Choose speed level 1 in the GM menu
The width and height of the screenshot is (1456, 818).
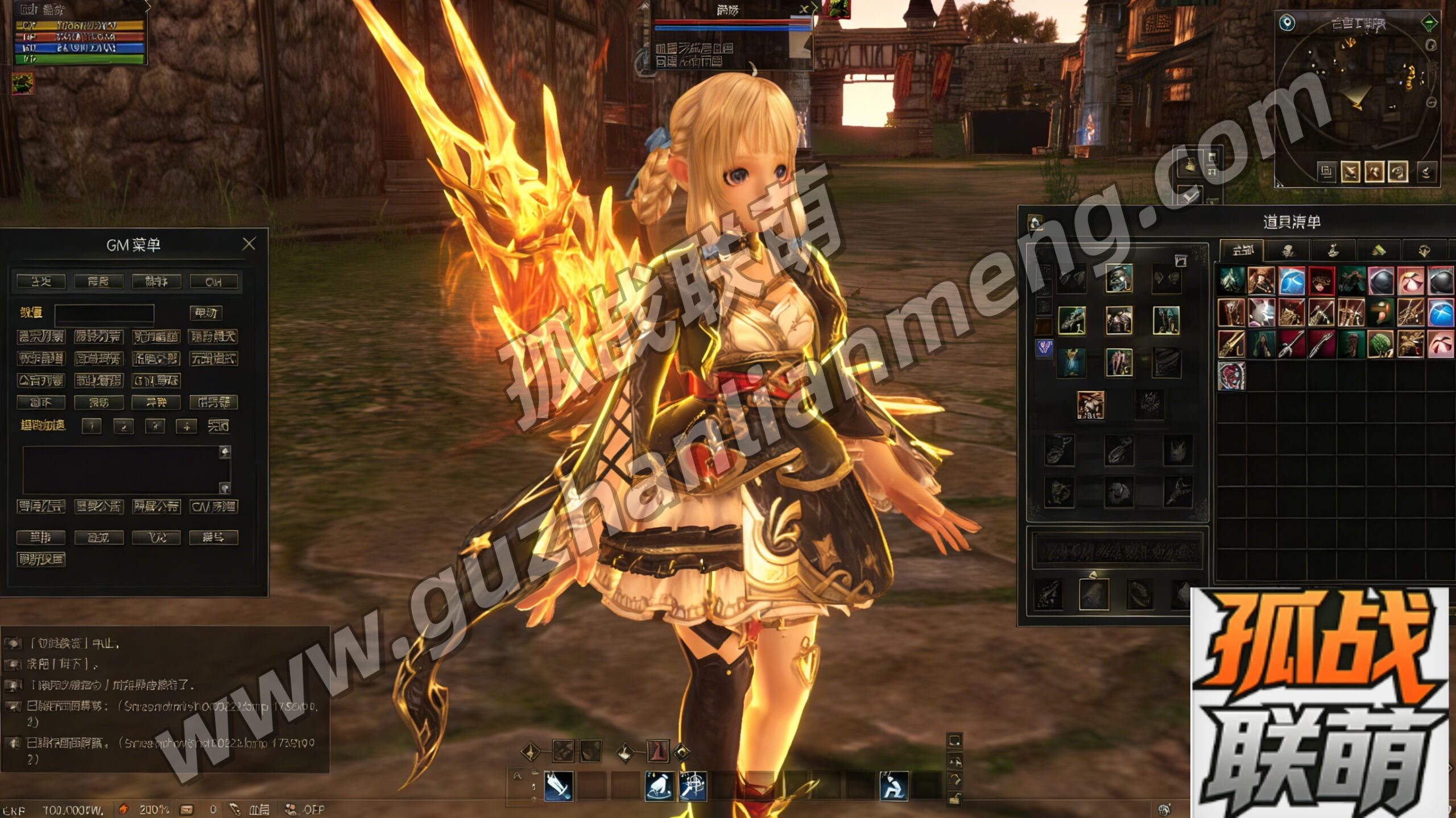pos(92,426)
